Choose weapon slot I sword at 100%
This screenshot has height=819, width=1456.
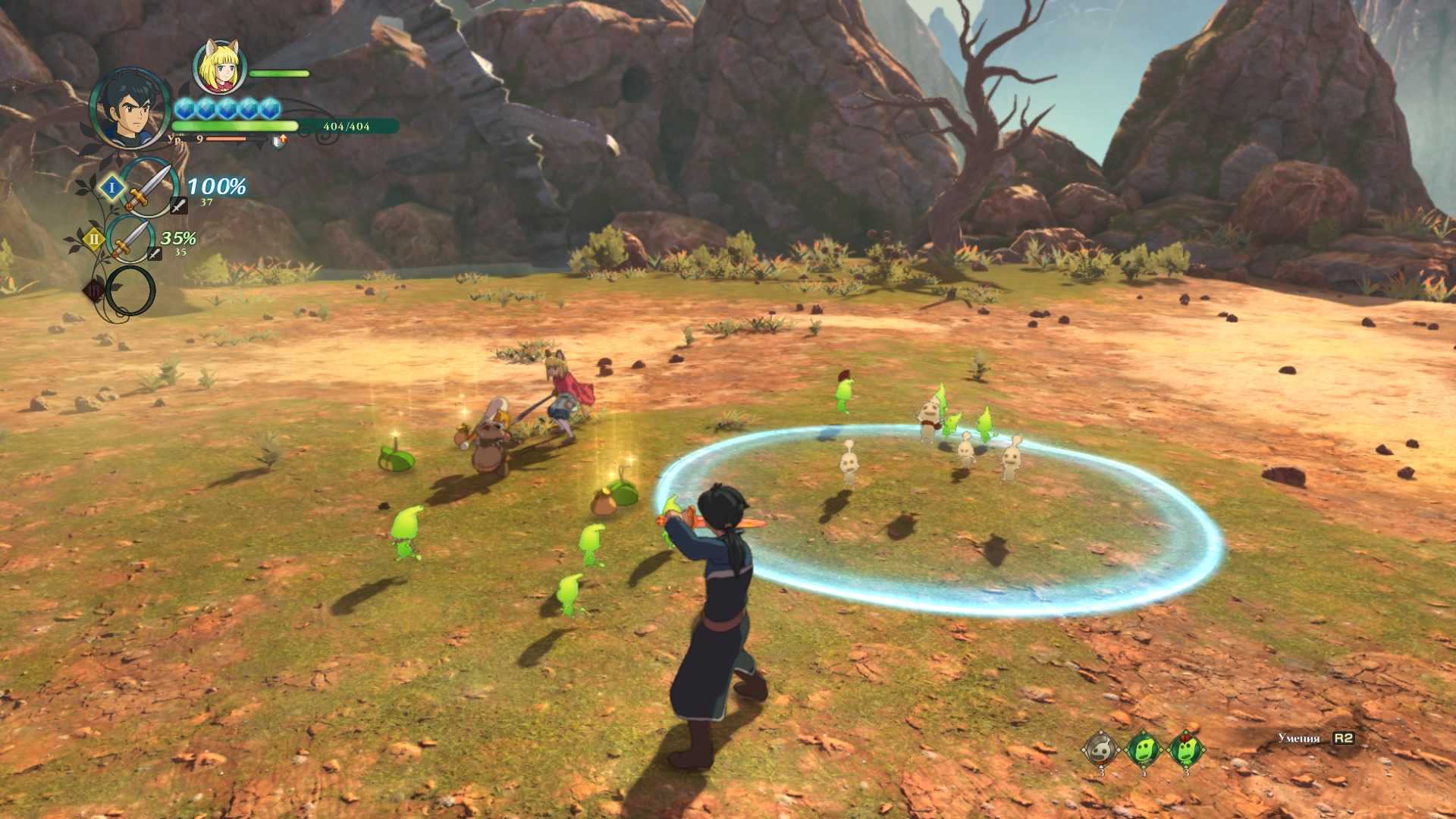coord(148,188)
